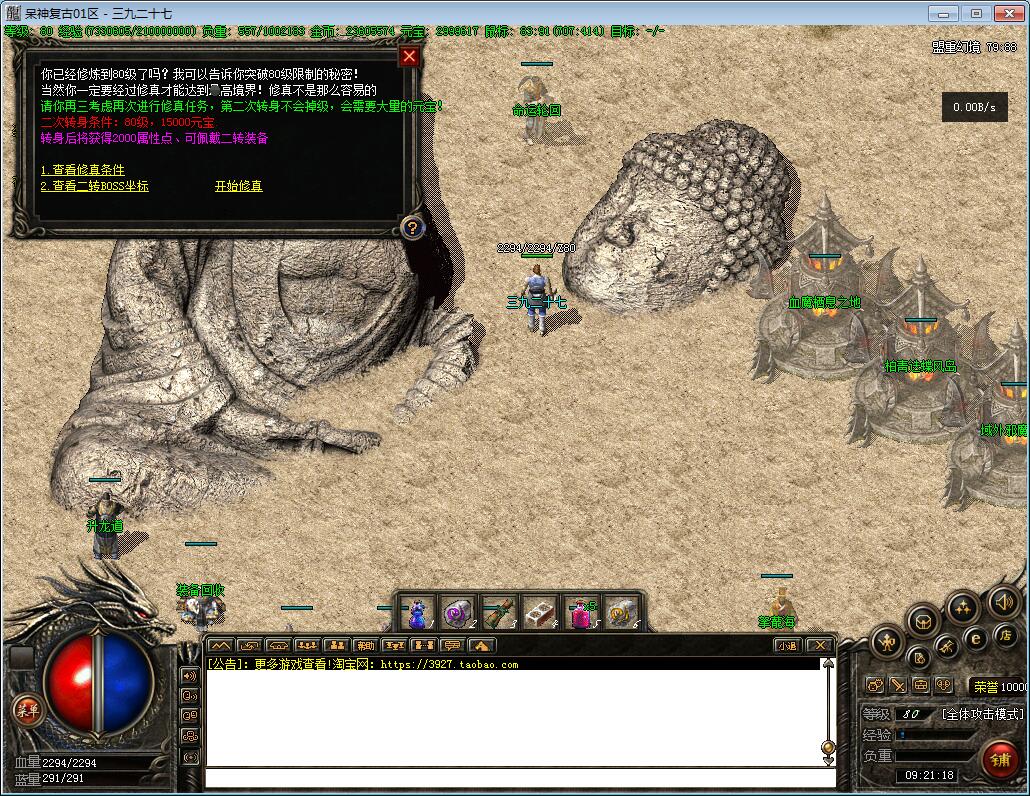Focus the chat text input field

[518, 777]
